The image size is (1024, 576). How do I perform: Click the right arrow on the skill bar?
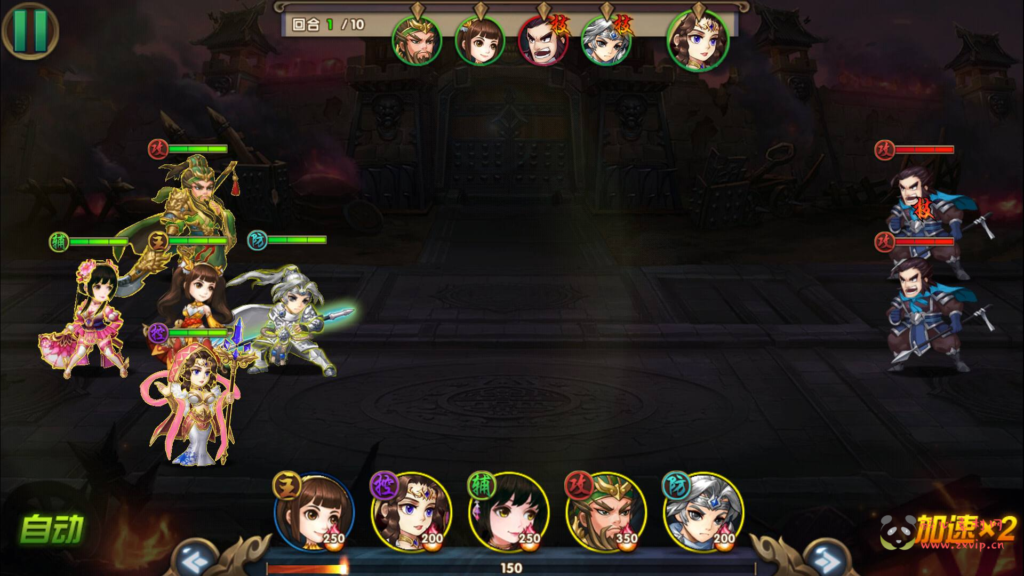click(823, 559)
